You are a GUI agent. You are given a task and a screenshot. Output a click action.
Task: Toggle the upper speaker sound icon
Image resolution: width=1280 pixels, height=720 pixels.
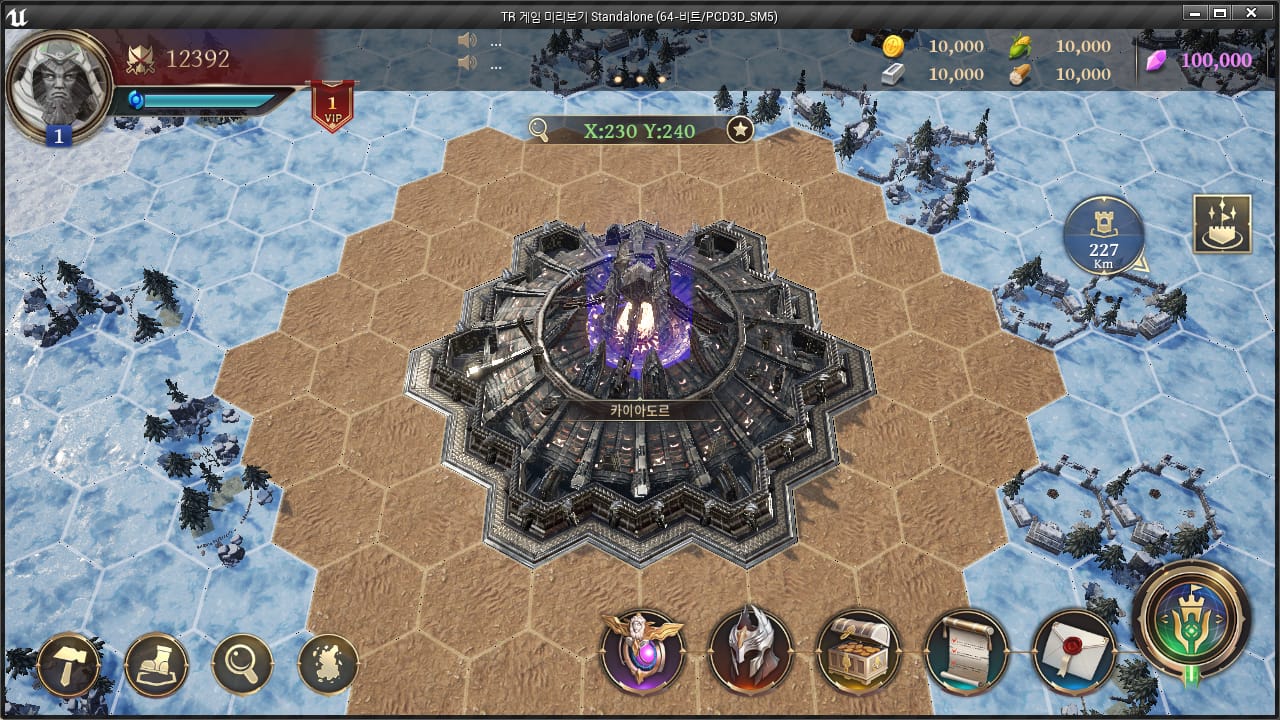click(466, 41)
